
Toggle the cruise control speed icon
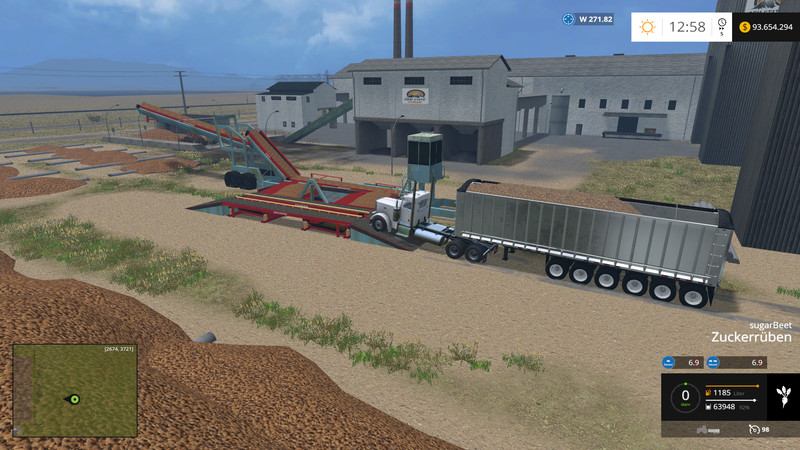753,428
